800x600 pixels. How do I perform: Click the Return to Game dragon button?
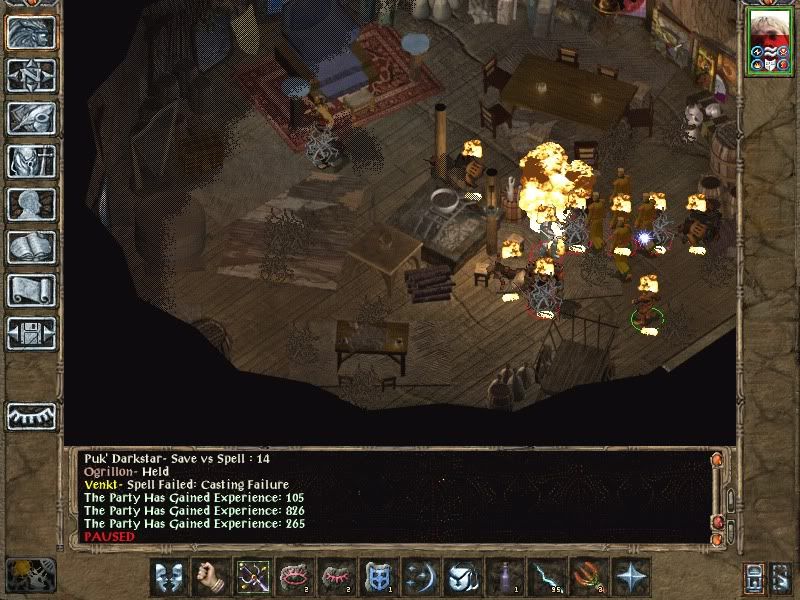(x=31, y=32)
